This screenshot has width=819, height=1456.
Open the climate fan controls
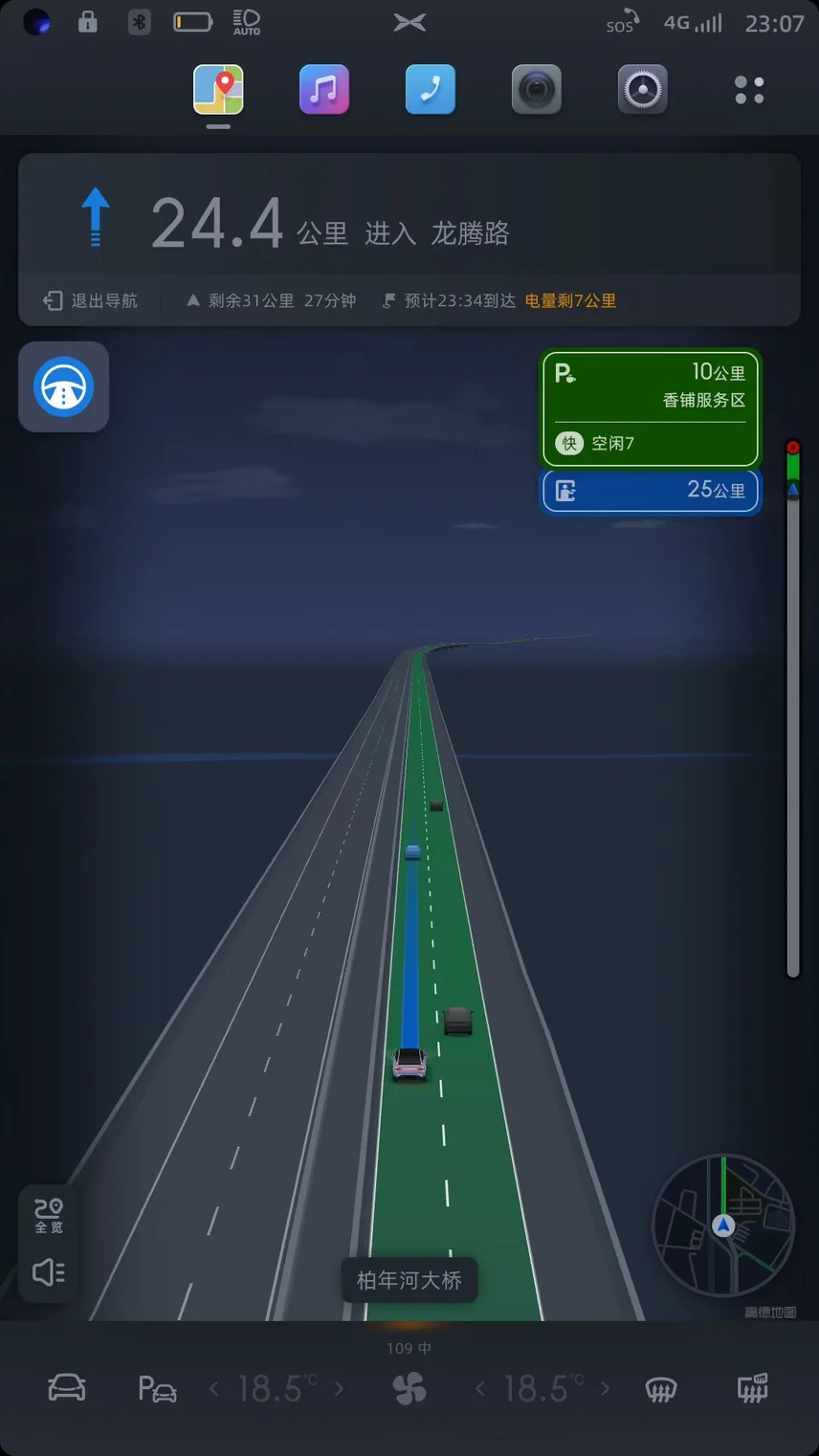(x=409, y=1388)
